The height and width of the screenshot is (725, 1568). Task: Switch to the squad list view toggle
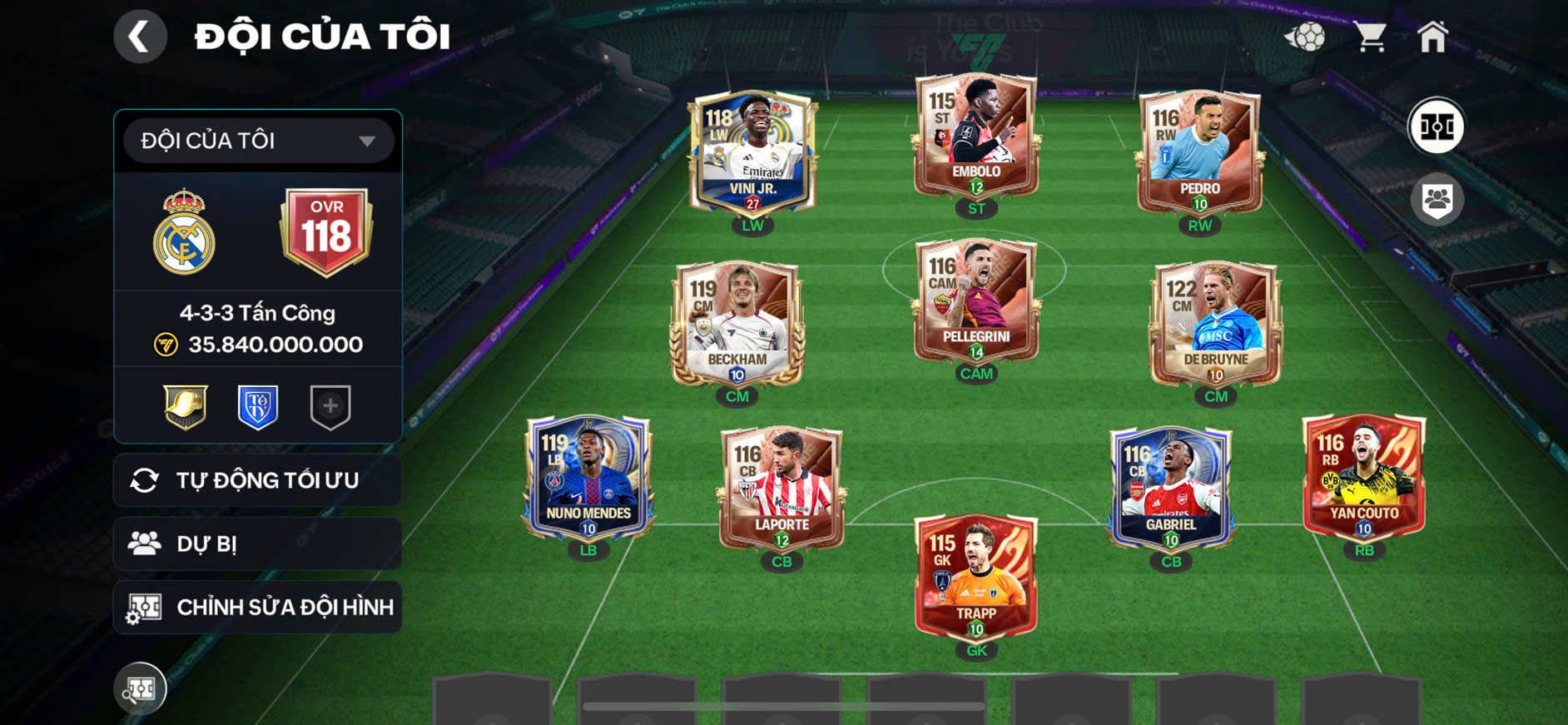(1438, 197)
